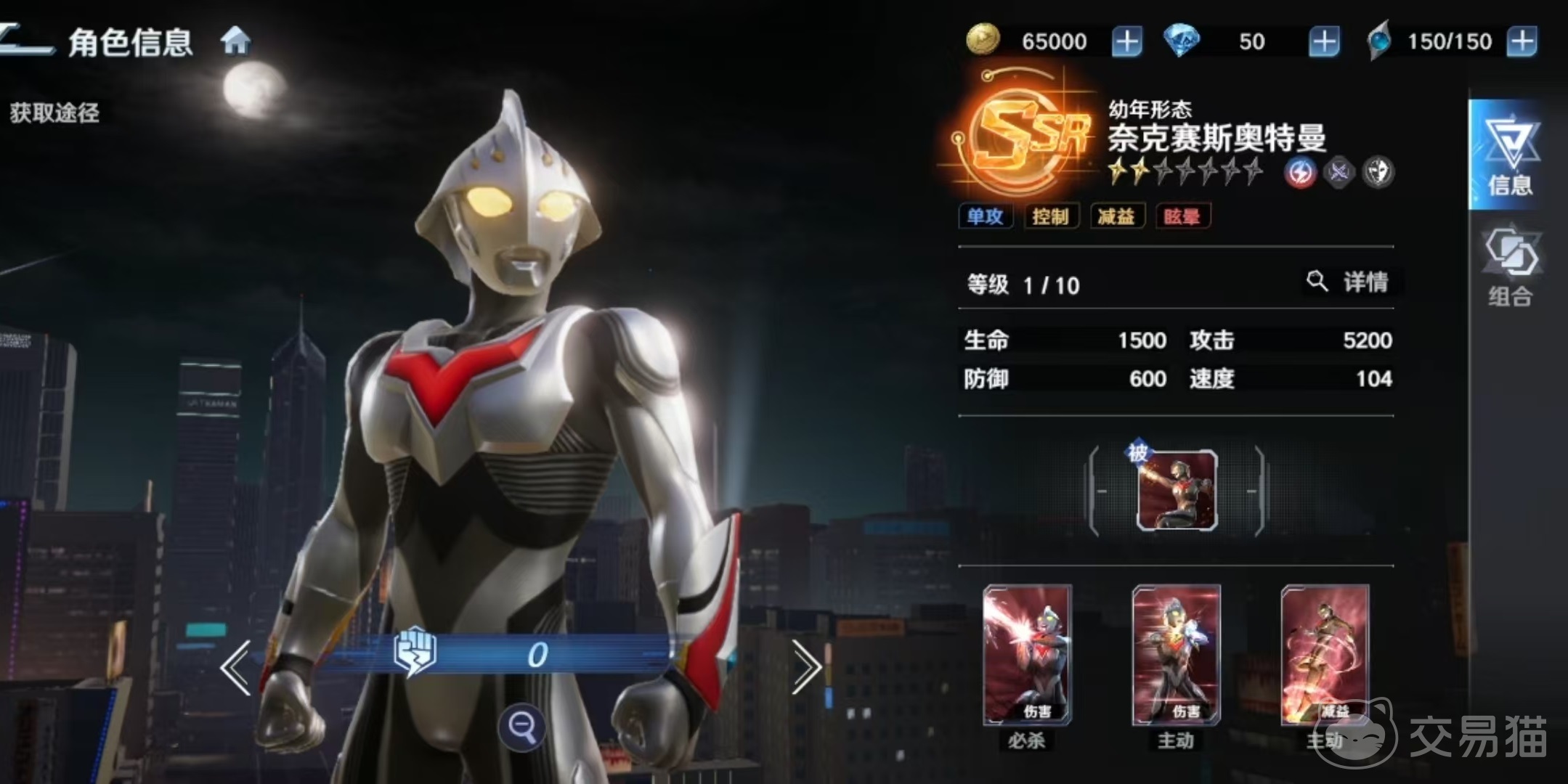Add more gold coins with plus button
Screen dimensions: 1568x784
(1126, 42)
